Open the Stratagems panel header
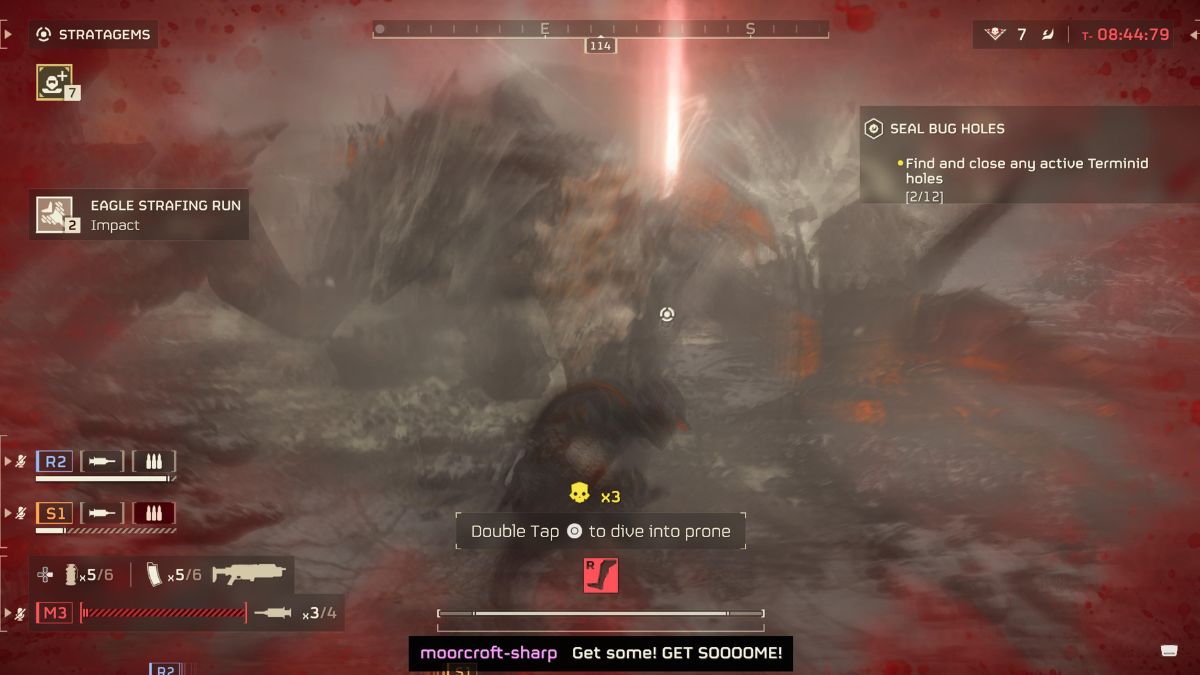The width and height of the screenshot is (1200, 675). click(93, 35)
